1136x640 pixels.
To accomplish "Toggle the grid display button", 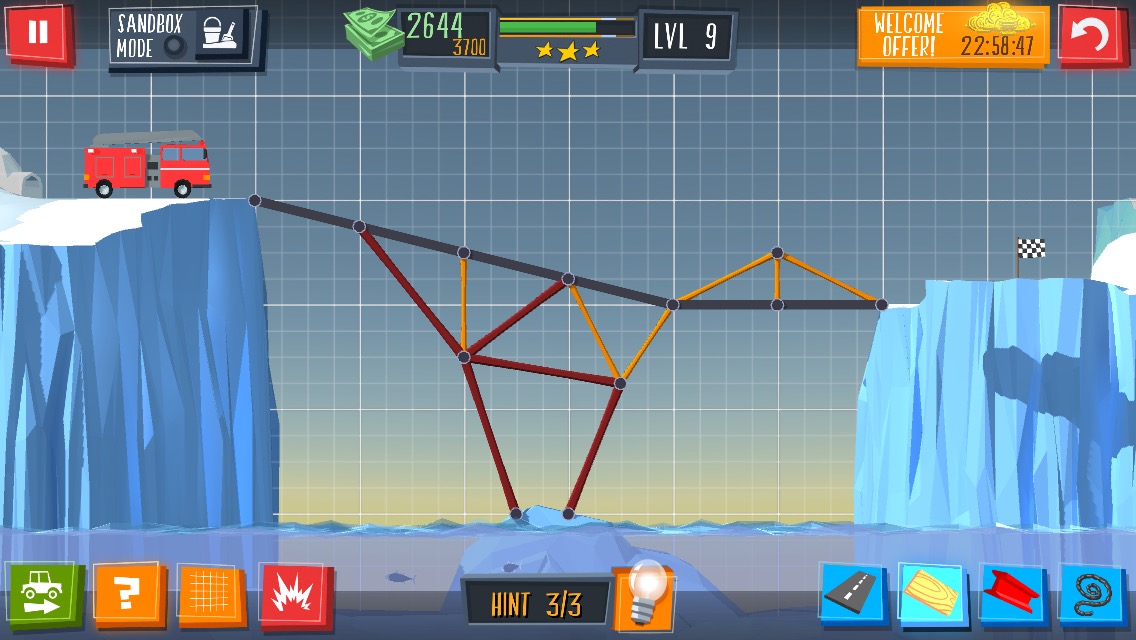I will click(212, 595).
